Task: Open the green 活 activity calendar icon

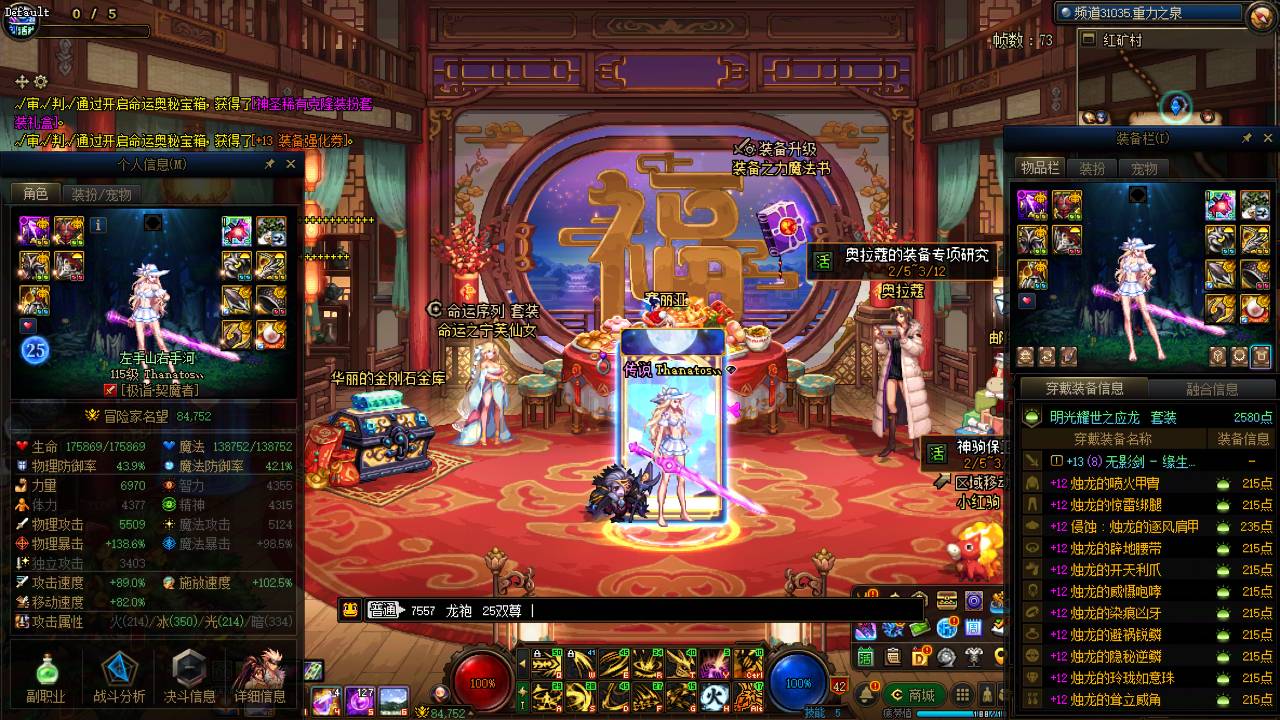Action: coord(865,657)
